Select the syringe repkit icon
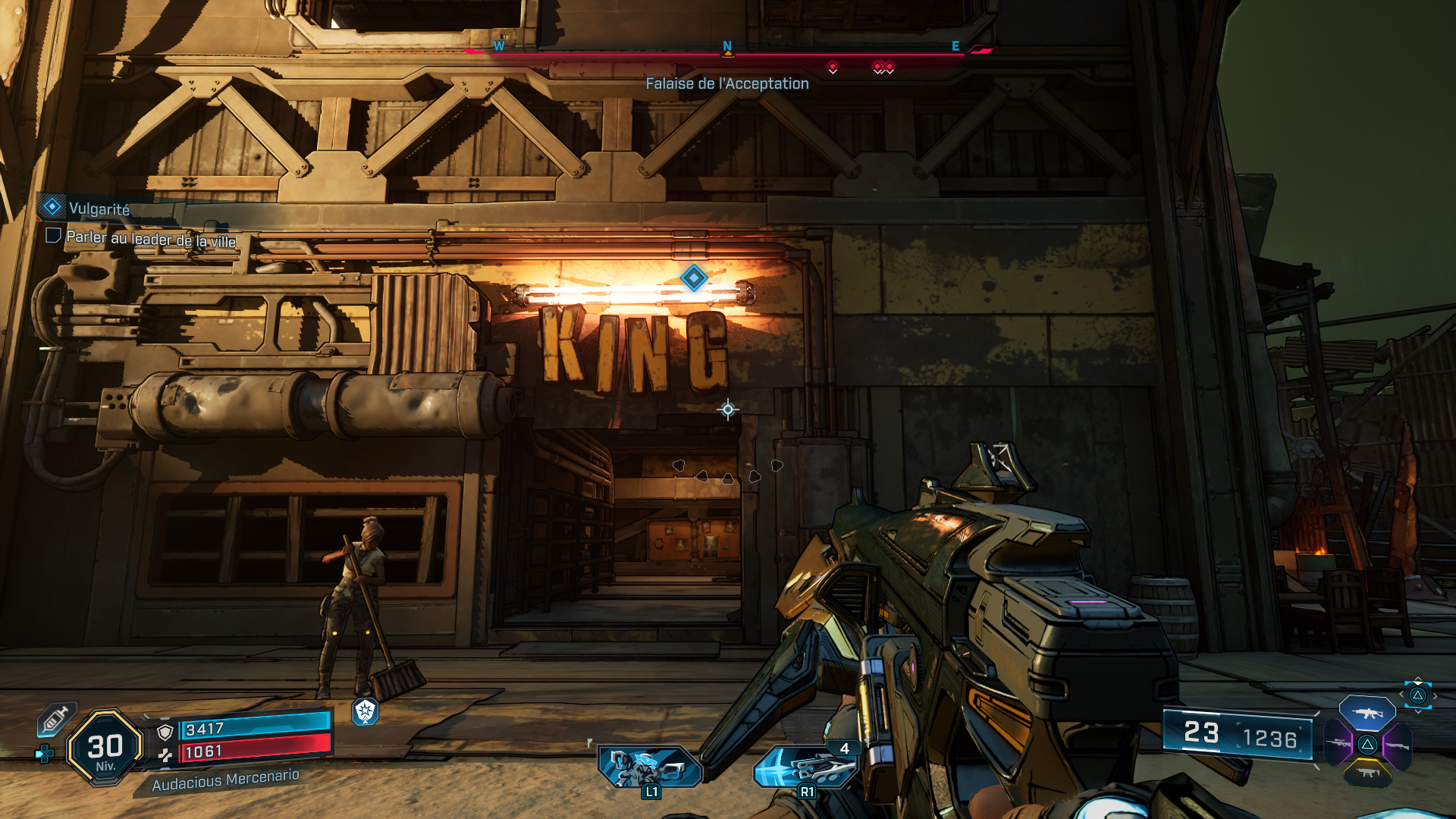The height and width of the screenshot is (819, 1456). pos(55,719)
